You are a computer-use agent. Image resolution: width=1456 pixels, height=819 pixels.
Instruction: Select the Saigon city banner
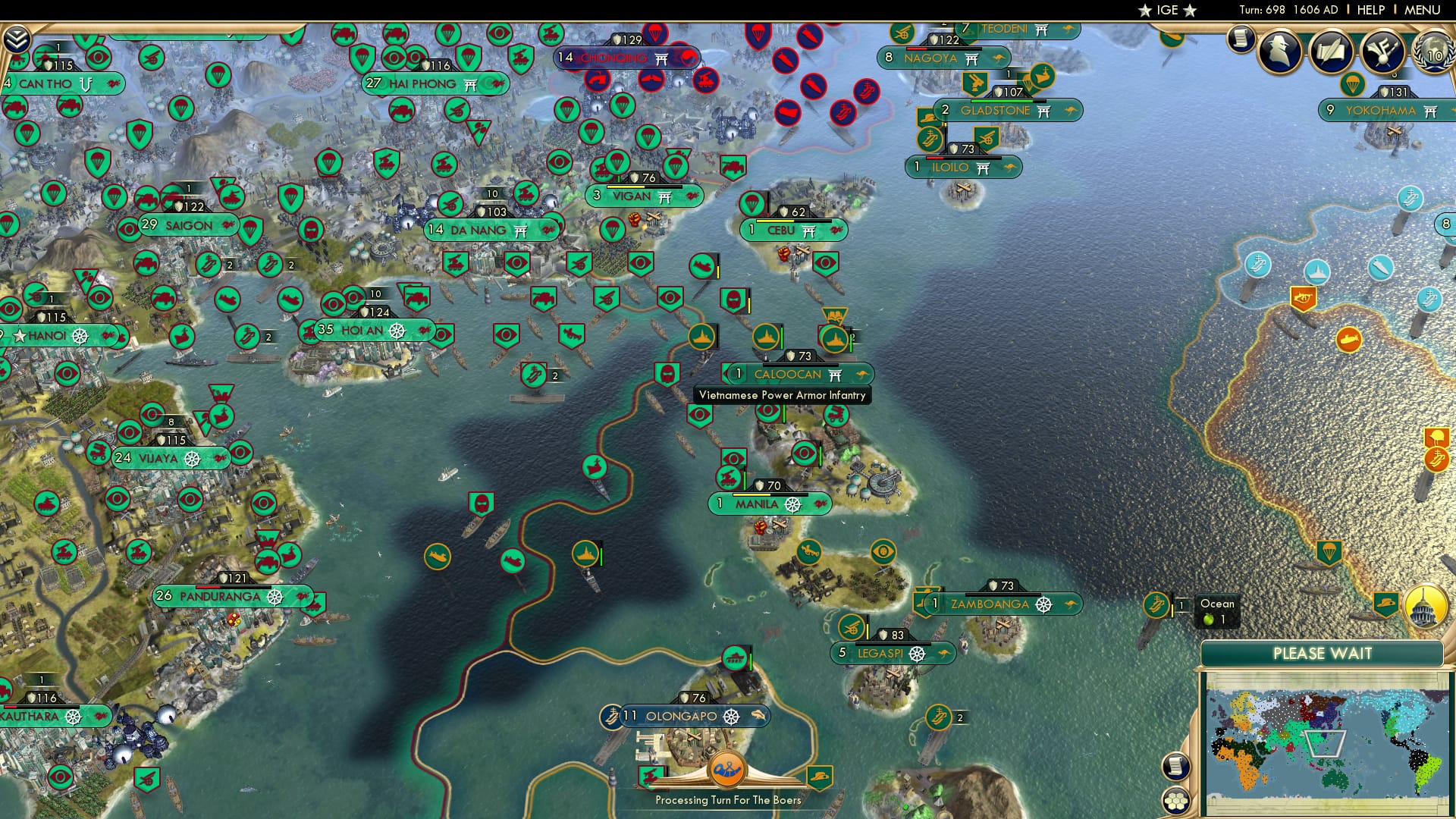click(x=189, y=225)
